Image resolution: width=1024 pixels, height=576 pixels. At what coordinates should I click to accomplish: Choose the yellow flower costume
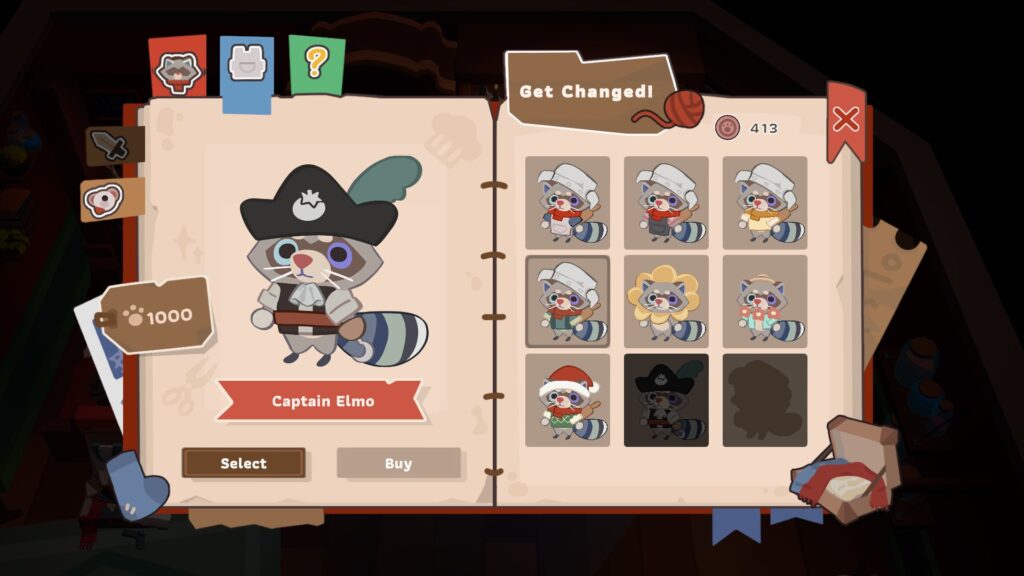tap(666, 301)
